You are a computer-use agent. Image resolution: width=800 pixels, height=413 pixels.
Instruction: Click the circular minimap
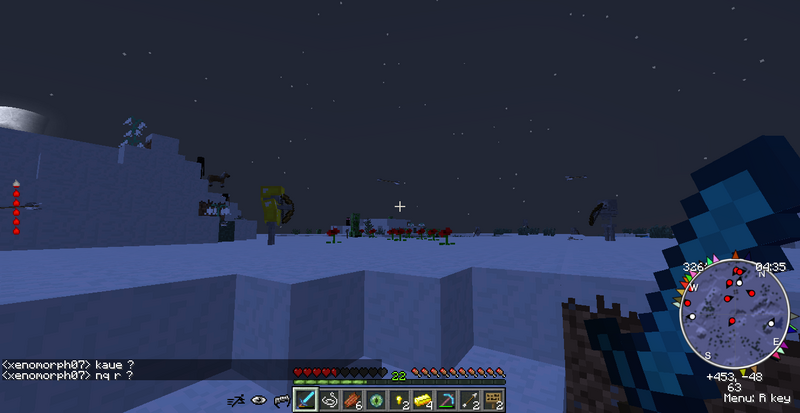734,315
